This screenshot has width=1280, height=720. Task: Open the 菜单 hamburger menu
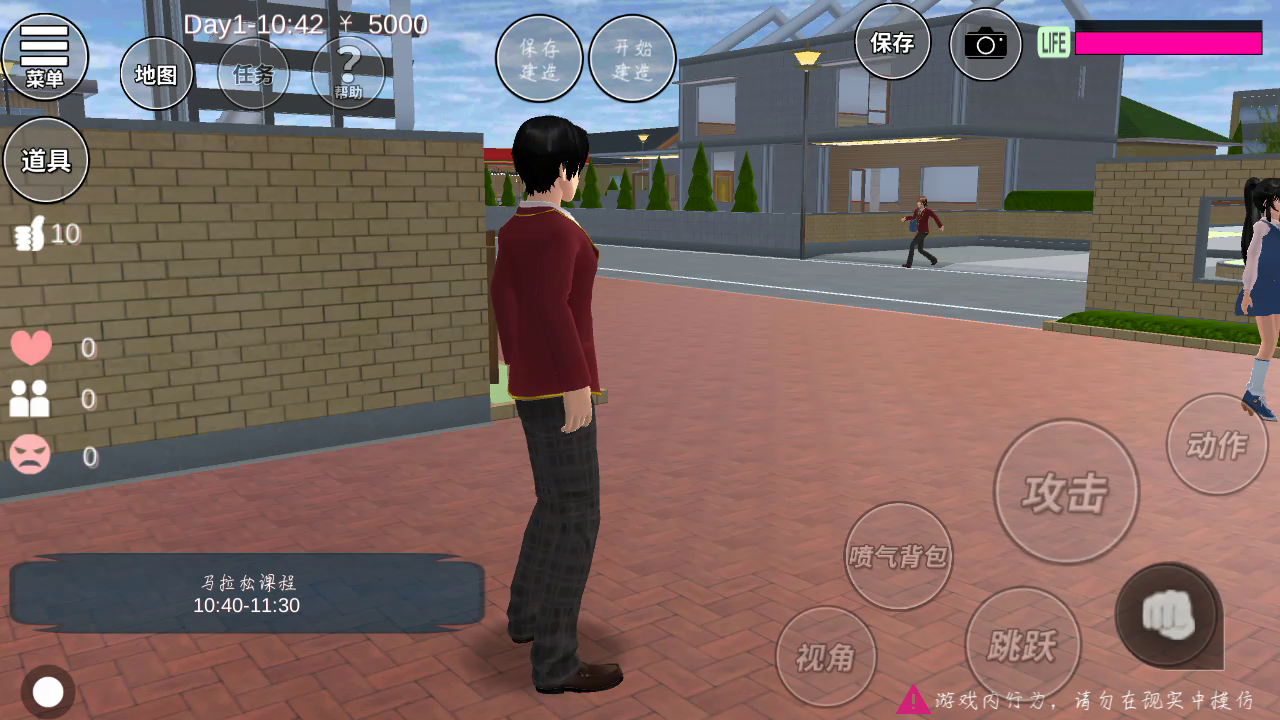pyautogui.click(x=45, y=56)
